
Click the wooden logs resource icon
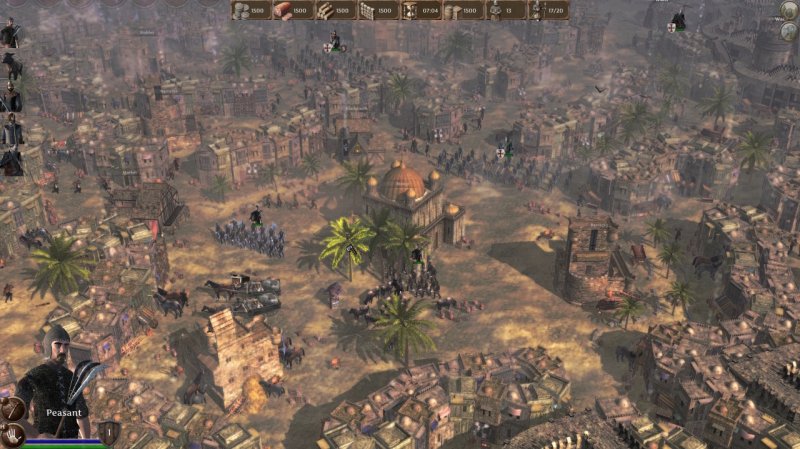pyautogui.click(x=325, y=11)
